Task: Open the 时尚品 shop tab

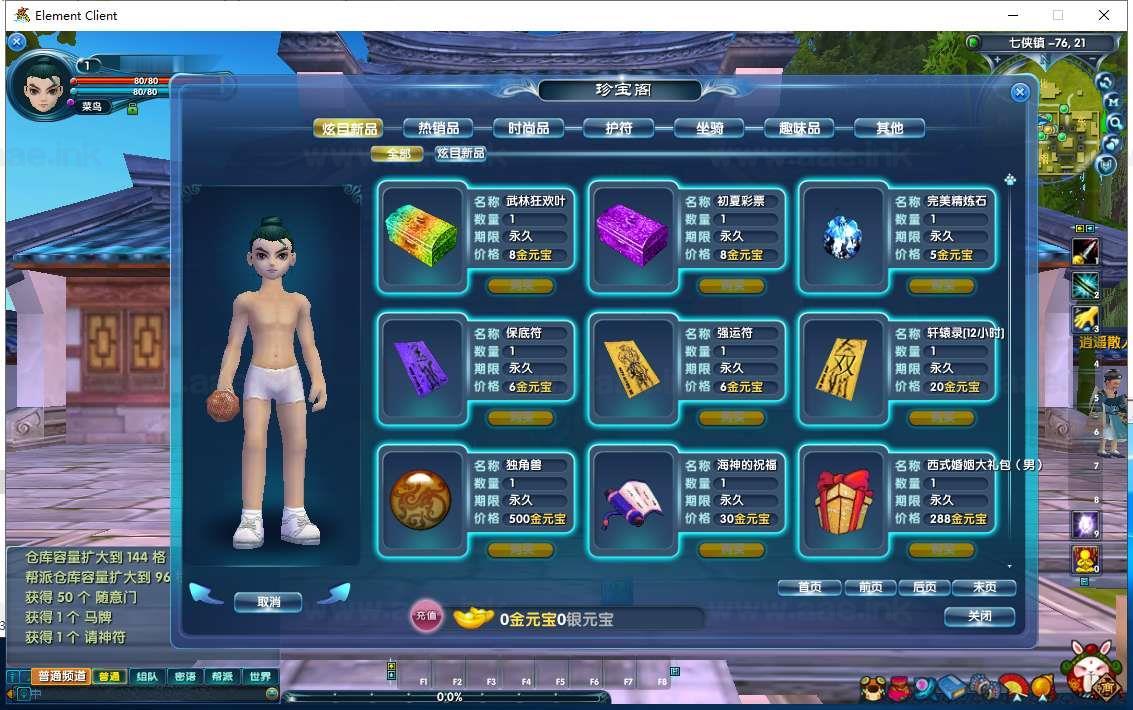Action: click(x=528, y=128)
